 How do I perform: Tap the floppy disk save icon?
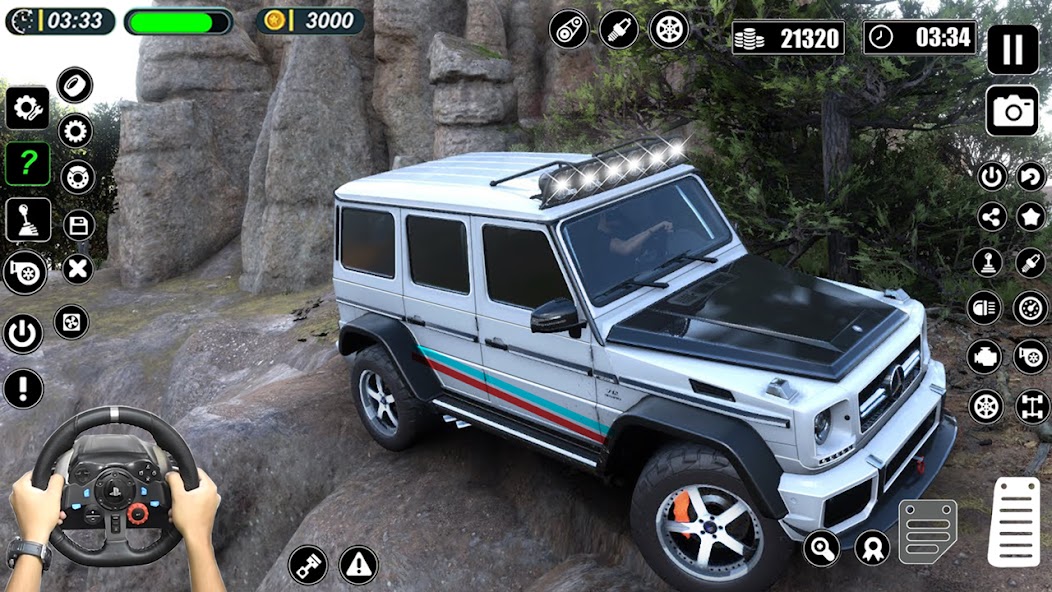click(x=78, y=224)
